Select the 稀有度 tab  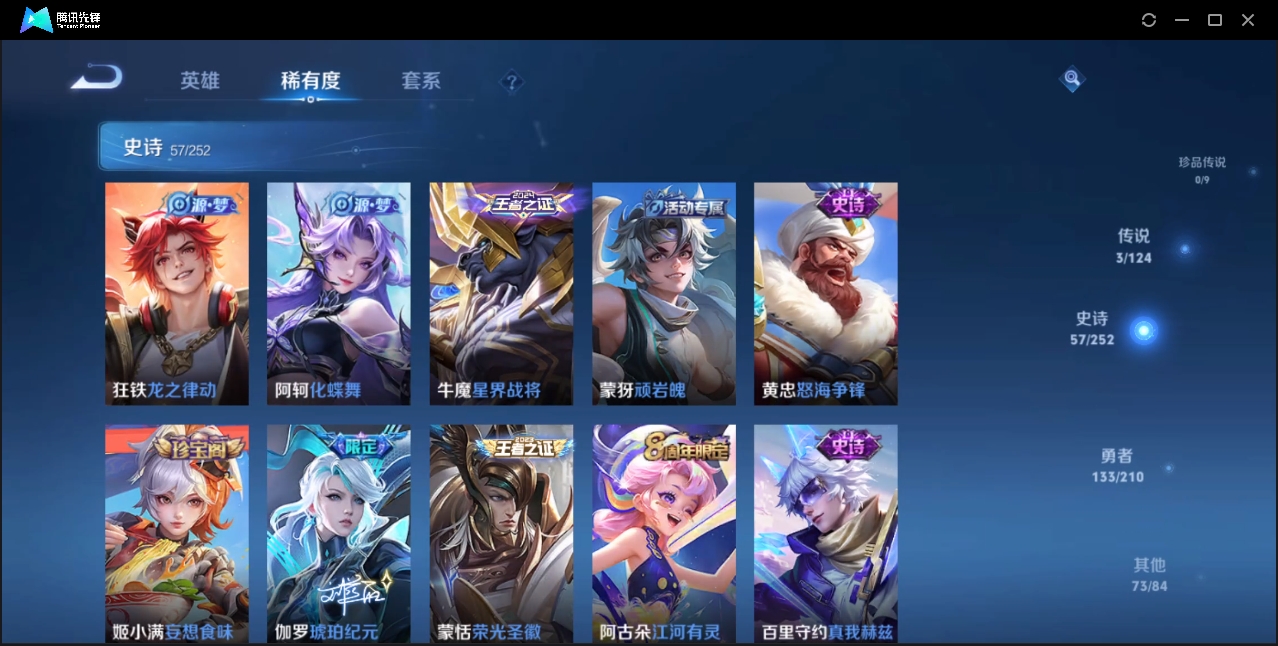pyautogui.click(x=310, y=81)
